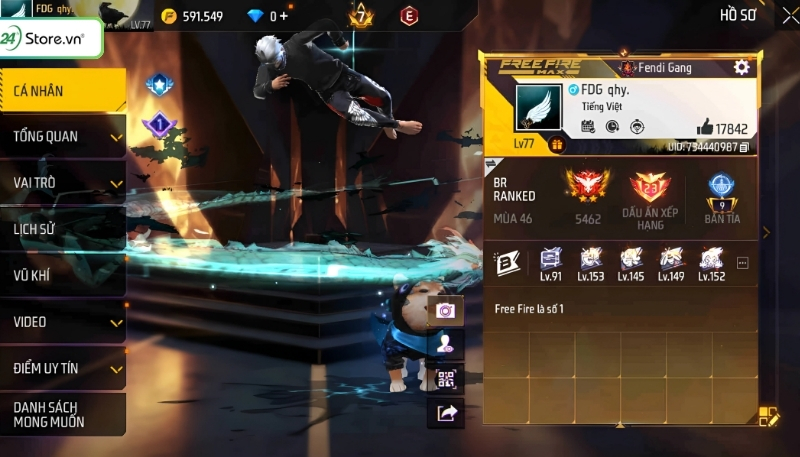Show more pets via ellipsis button
This screenshot has width=800, height=457.
(x=742, y=263)
